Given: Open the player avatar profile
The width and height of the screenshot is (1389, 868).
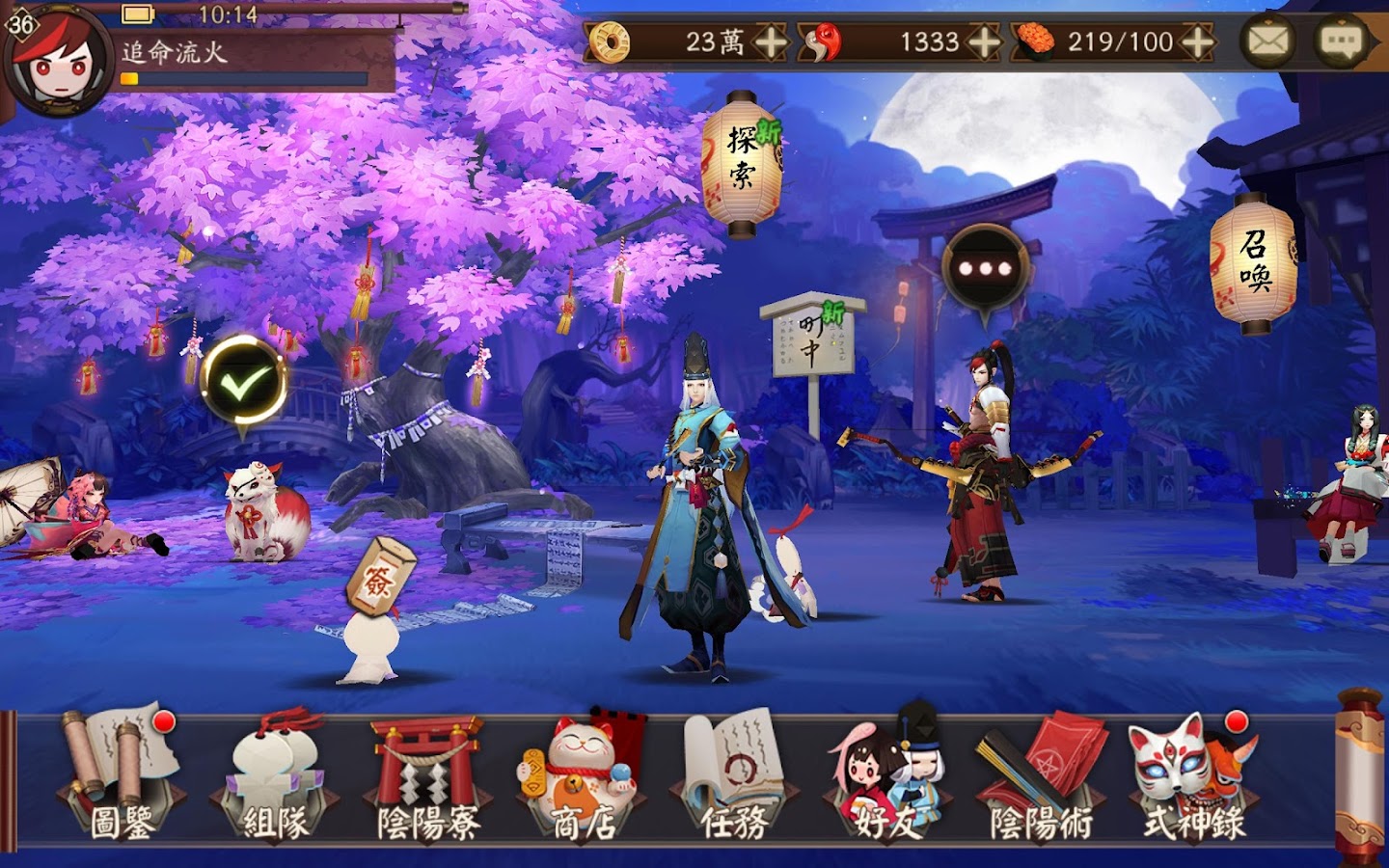Looking at the screenshot, I should tap(58, 60).
